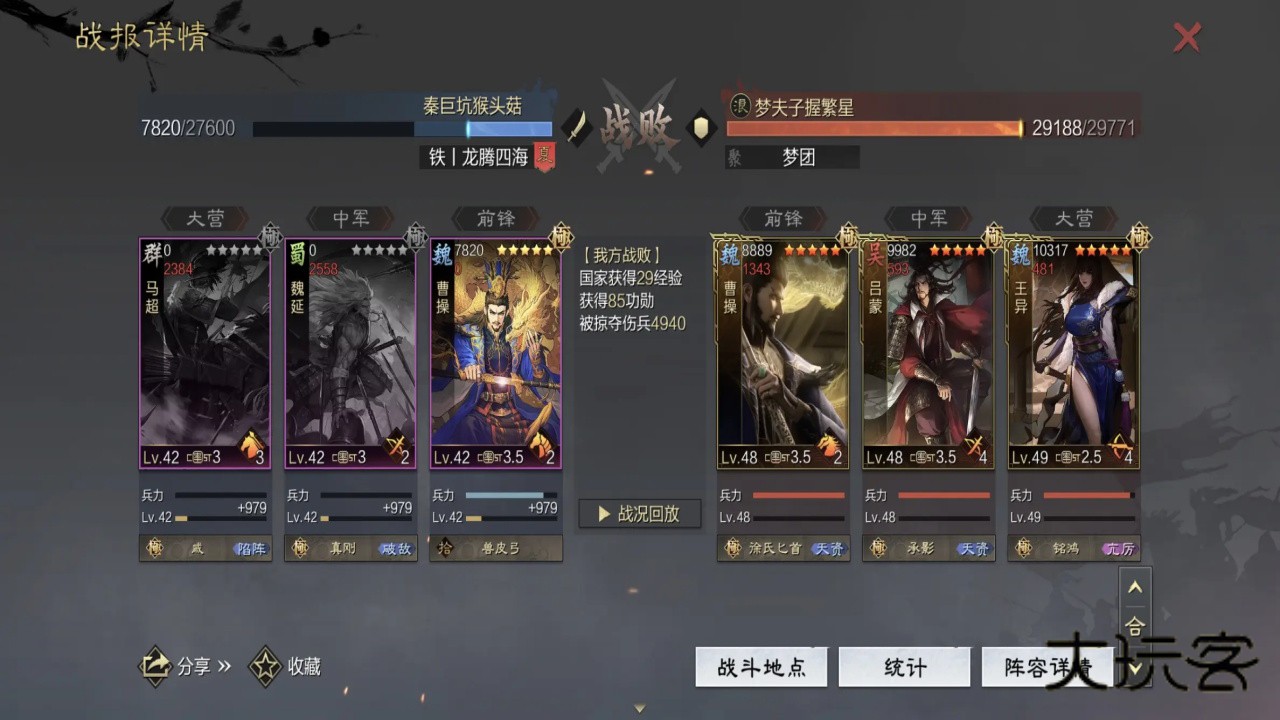Click the shield icon next to enemy team
Screen dimensions: 1280x720
coord(703,129)
